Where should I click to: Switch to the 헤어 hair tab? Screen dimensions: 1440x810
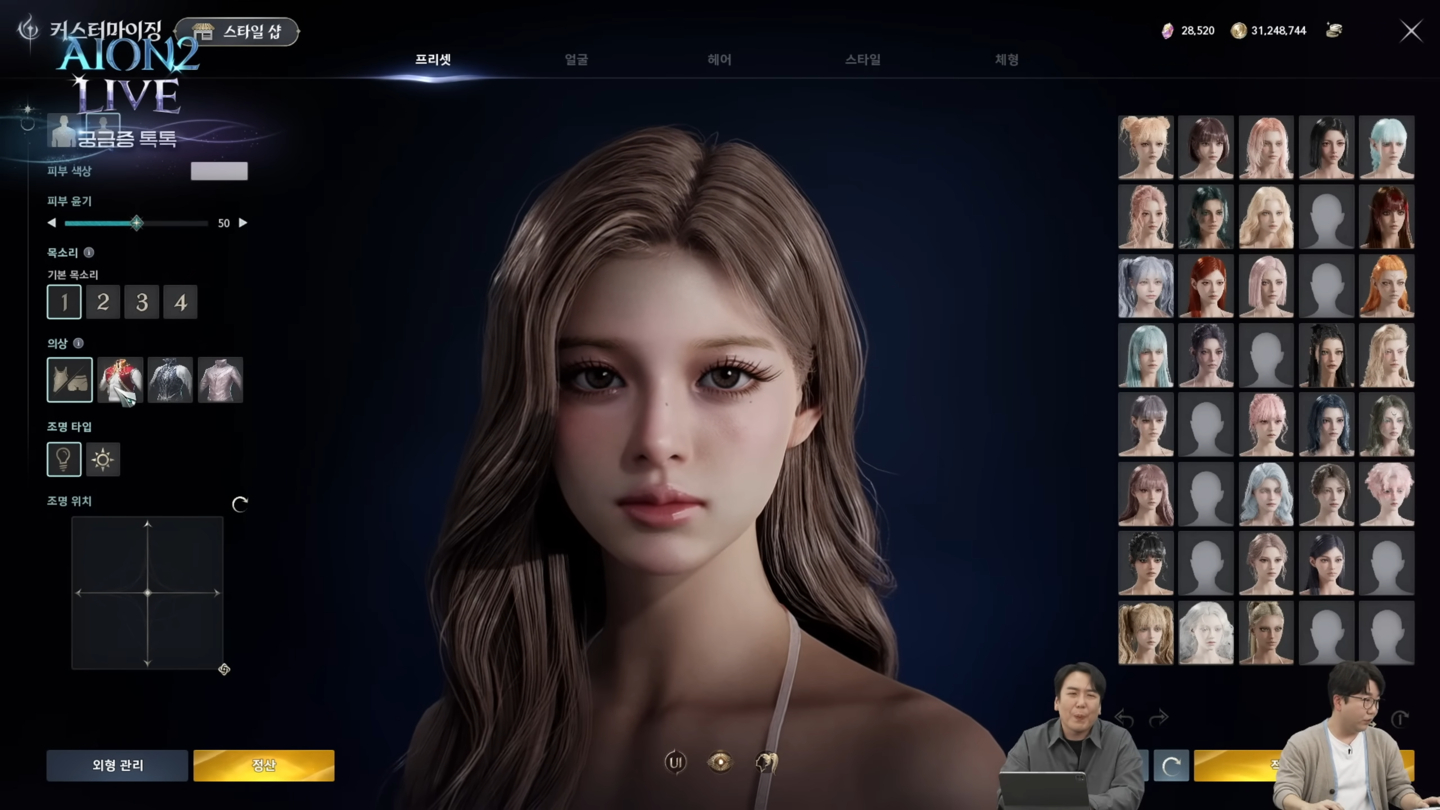(x=719, y=60)
